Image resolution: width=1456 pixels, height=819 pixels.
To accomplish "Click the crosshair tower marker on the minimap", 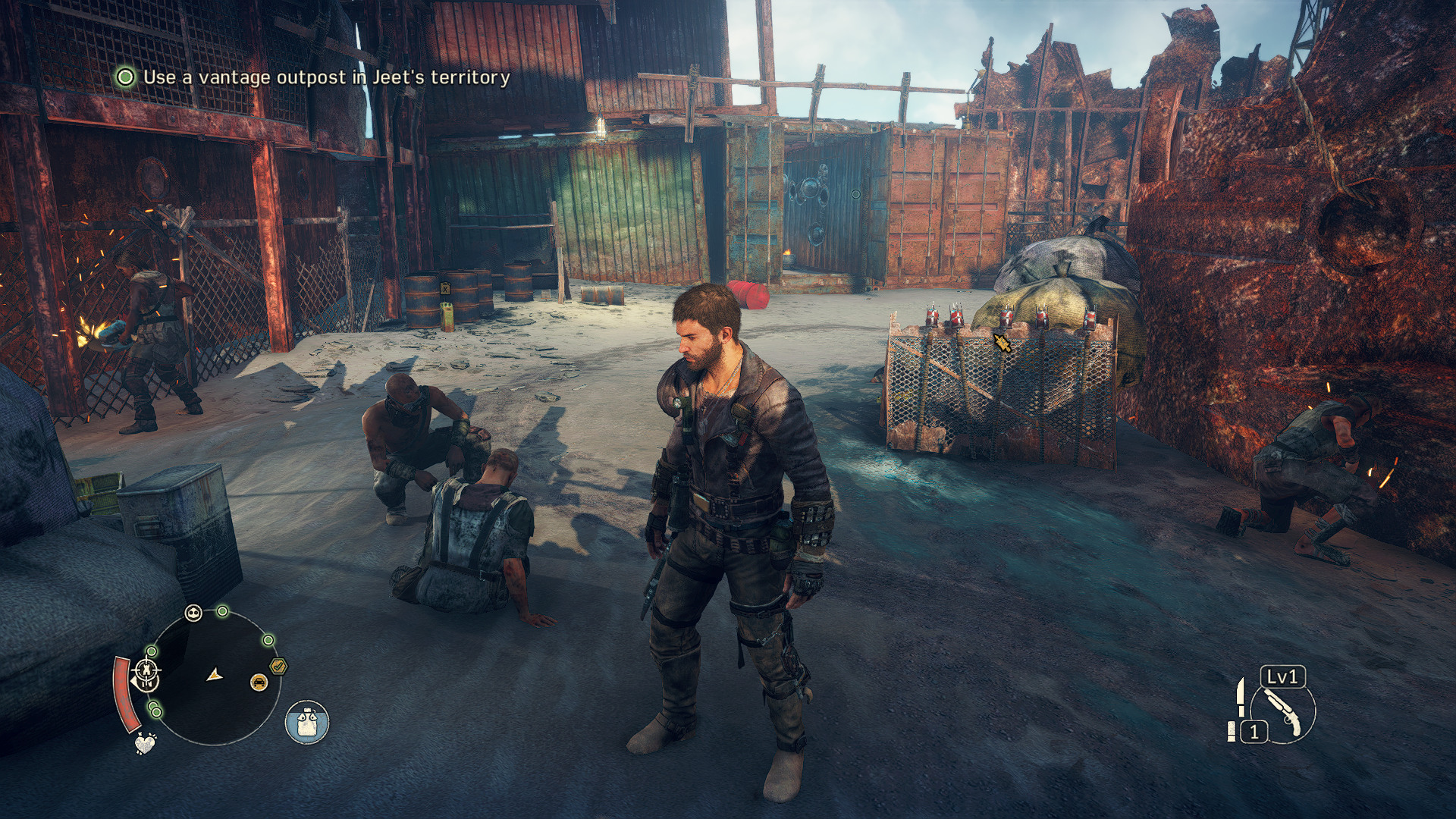I will [x=146, y=670].
